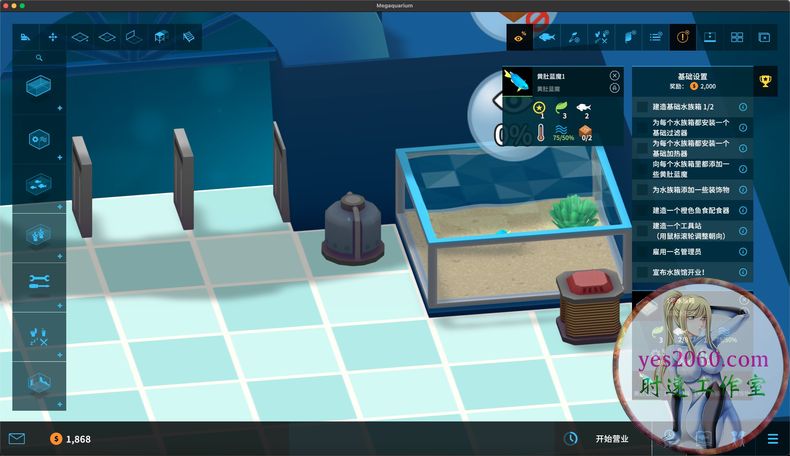790x456 pixels.
Task: Close the 黄肚蓝魔1 fish info panel
Action: (614, 75)
